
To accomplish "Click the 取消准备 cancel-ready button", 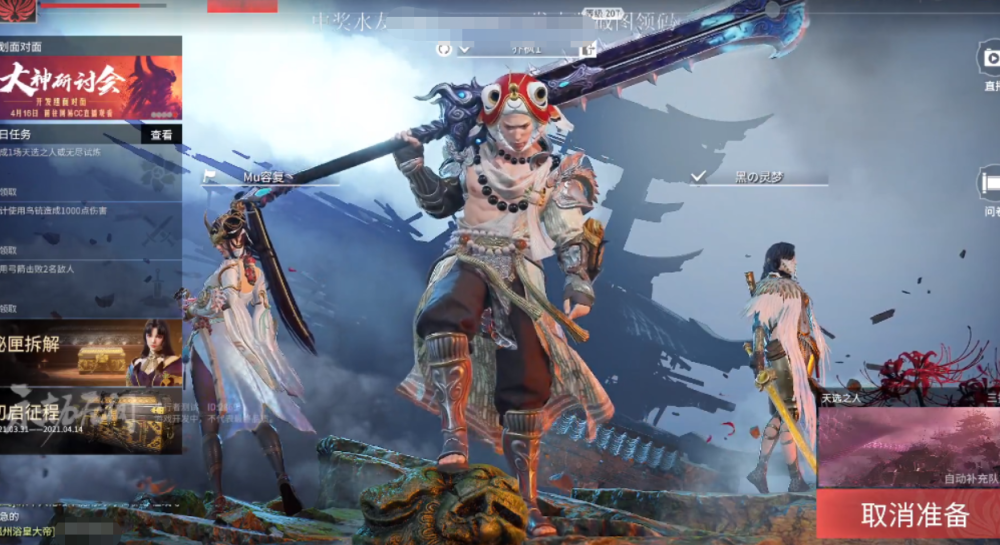I will [914, 514].
